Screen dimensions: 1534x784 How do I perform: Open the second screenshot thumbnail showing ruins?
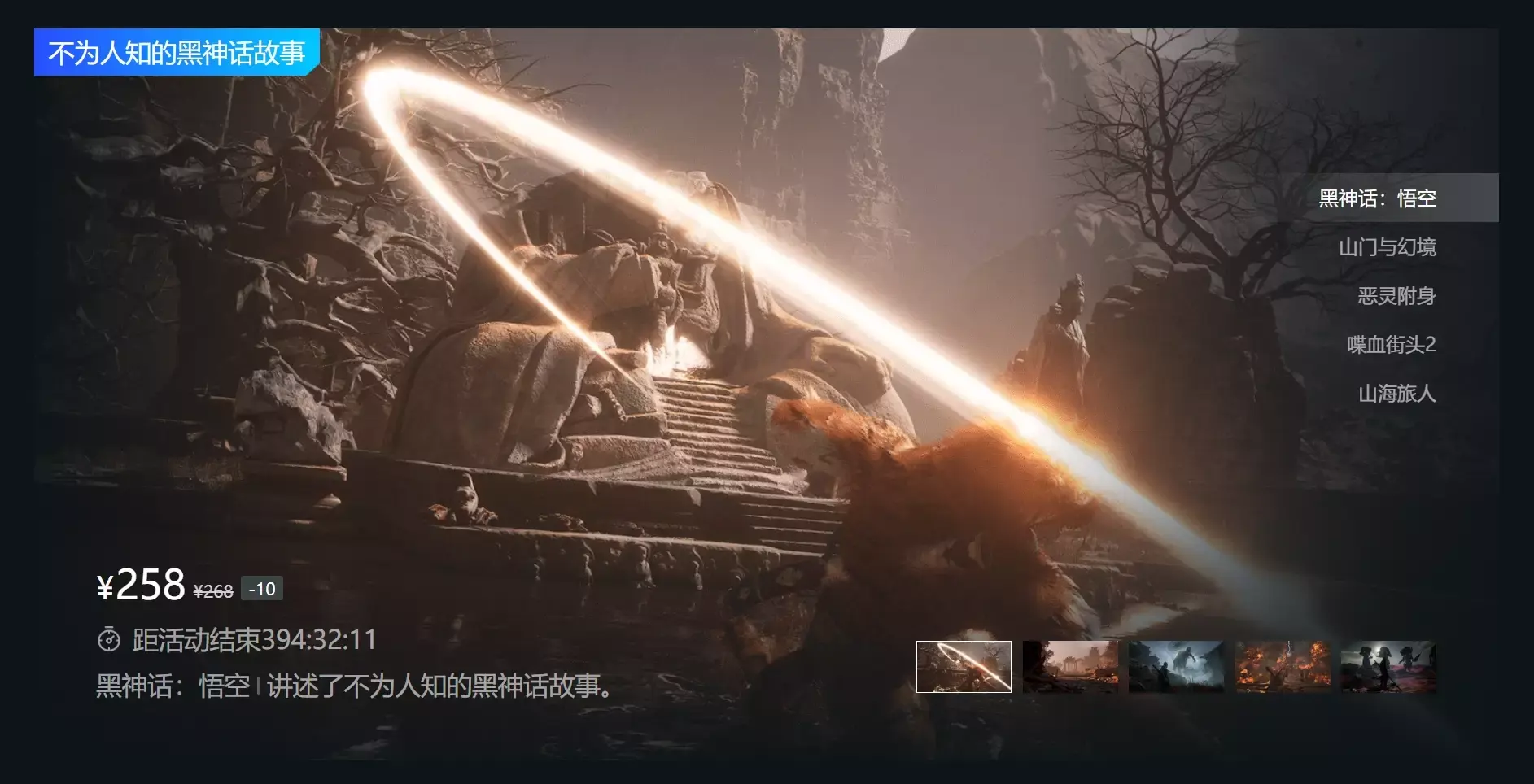click(x=1070, y=666)
